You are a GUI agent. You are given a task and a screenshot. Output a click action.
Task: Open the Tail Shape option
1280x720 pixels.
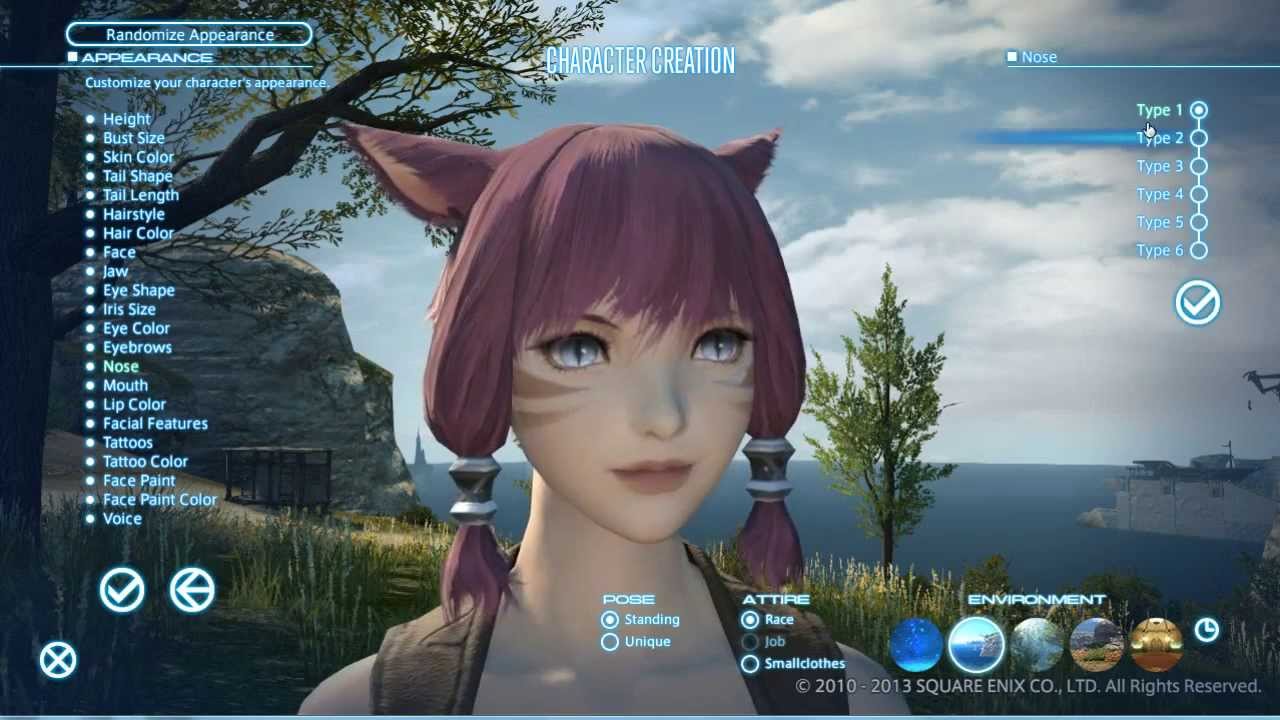(x=137, y=176)
